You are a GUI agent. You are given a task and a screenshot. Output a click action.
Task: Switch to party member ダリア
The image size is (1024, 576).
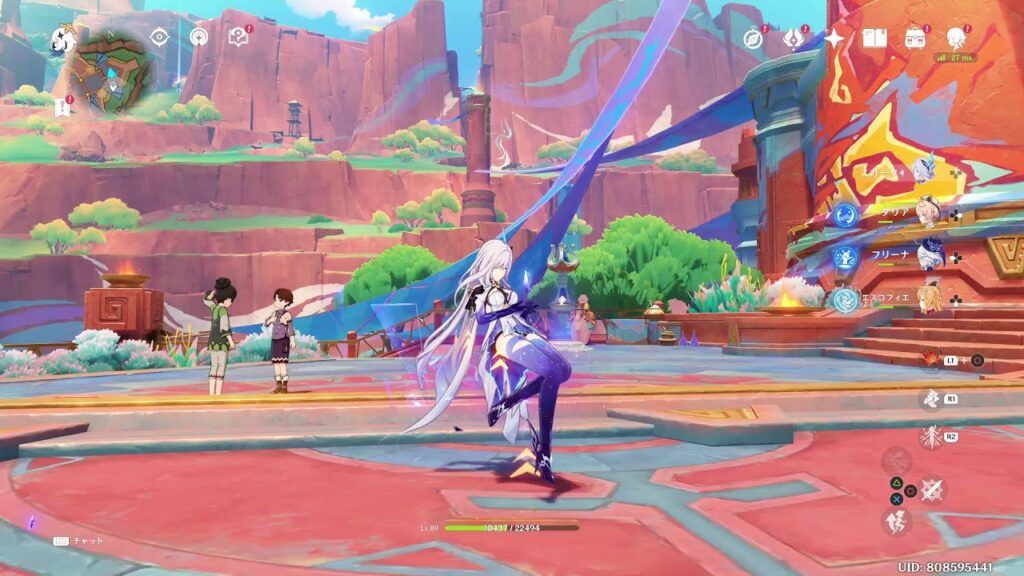[929, 214]
